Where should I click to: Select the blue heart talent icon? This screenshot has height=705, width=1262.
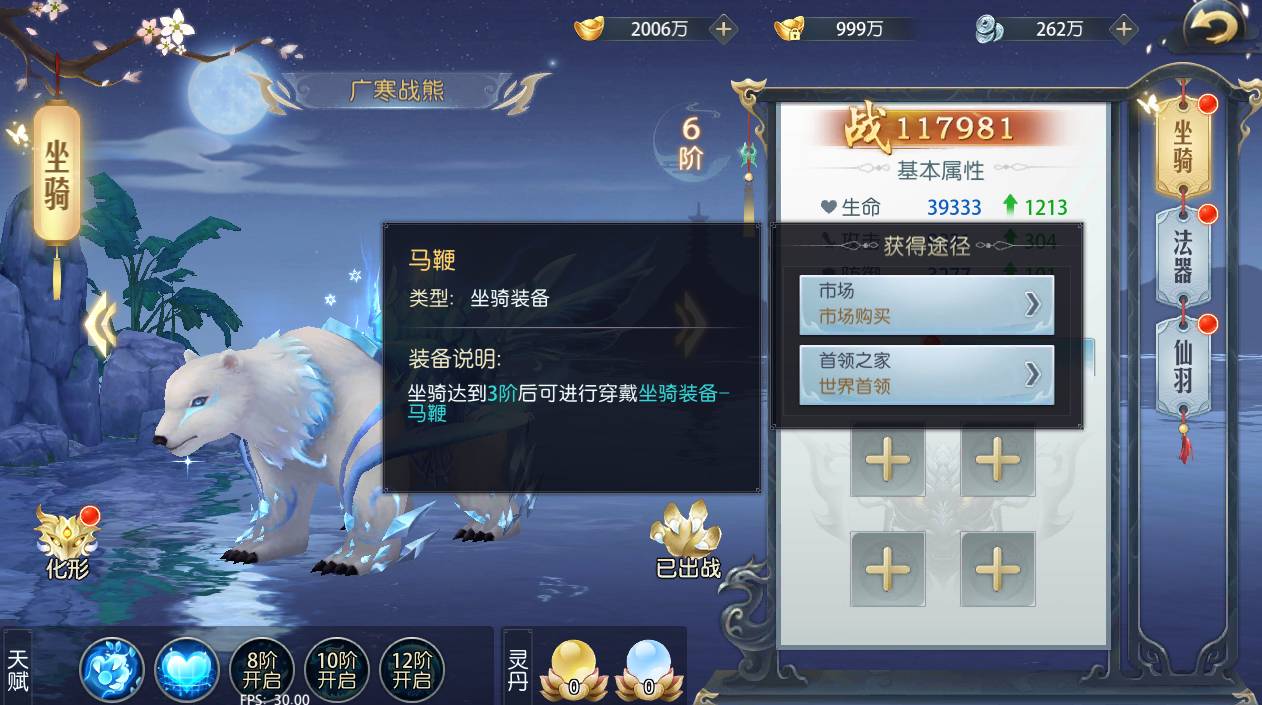(x=187, y=668)
